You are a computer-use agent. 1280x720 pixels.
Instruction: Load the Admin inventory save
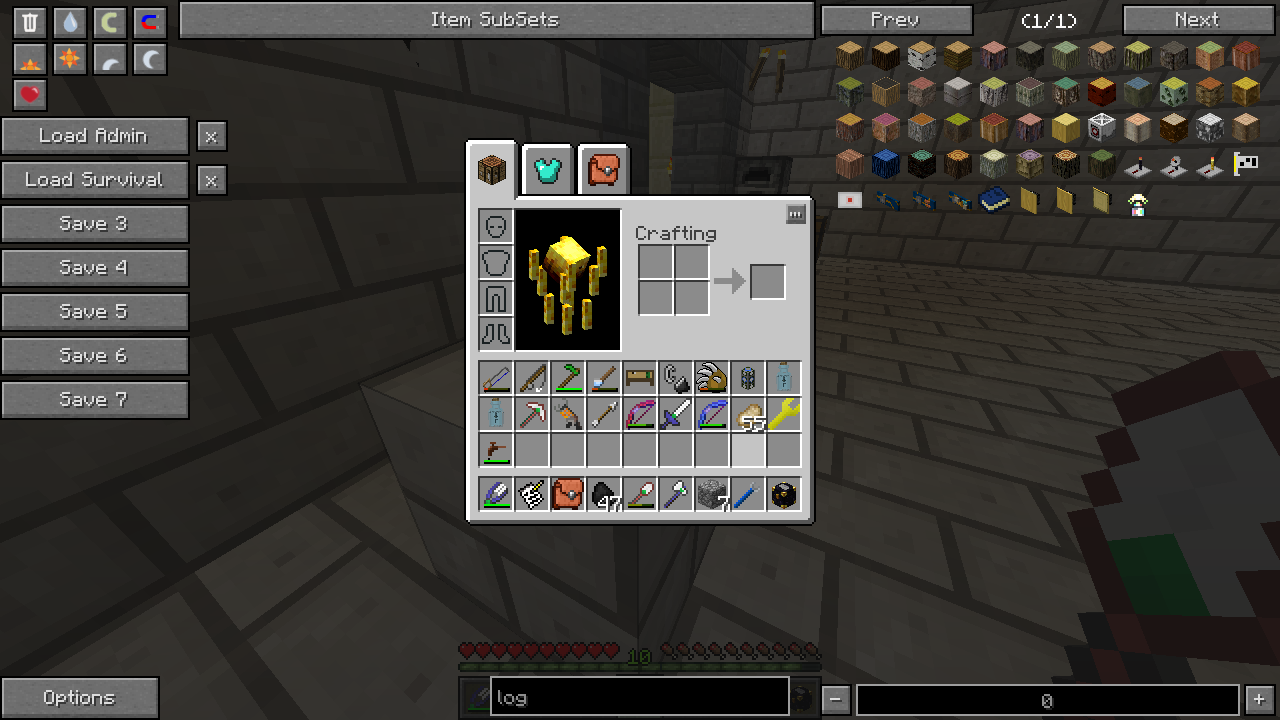click(x=94, y=136)
